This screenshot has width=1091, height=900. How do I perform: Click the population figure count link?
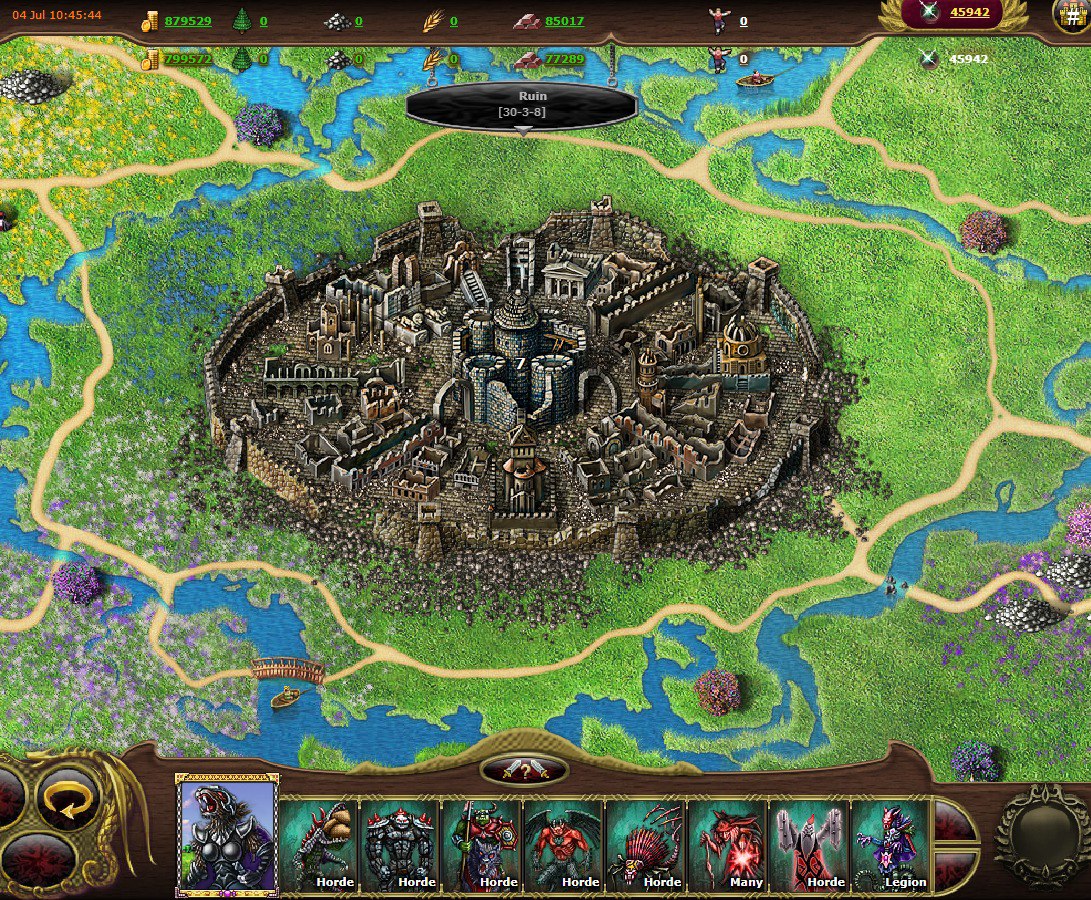click(743, 21)
